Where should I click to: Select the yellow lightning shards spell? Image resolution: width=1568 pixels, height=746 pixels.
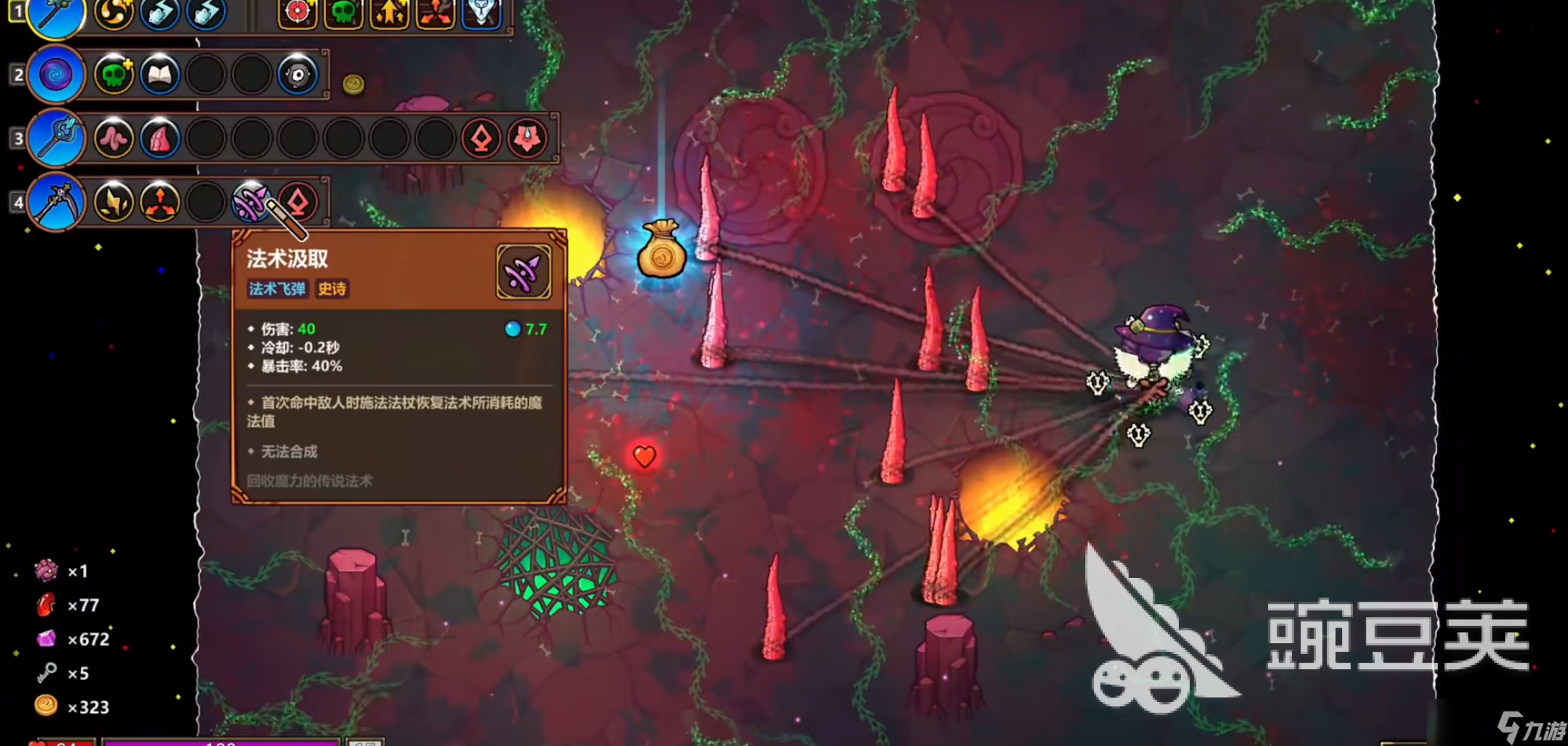(114, 202)
